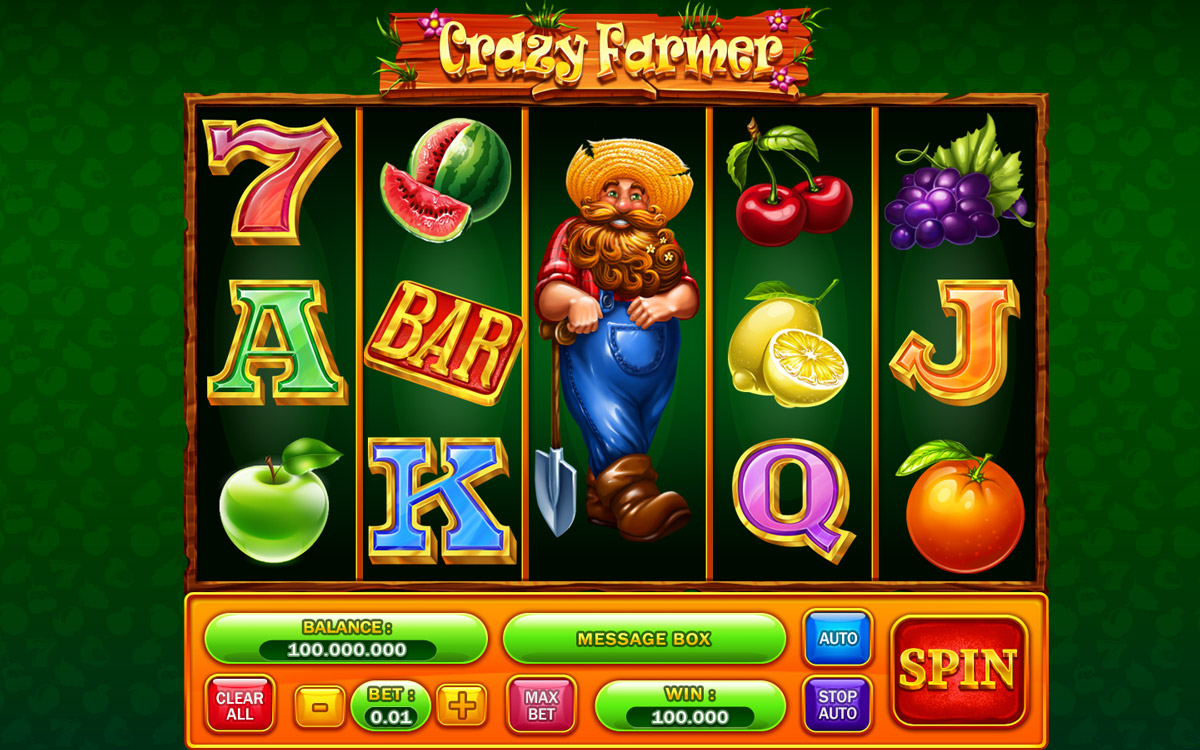Increase the bet with the plus button
Image resolution: width=1200 pixels, height=750 pixels.
coord(462,705)
